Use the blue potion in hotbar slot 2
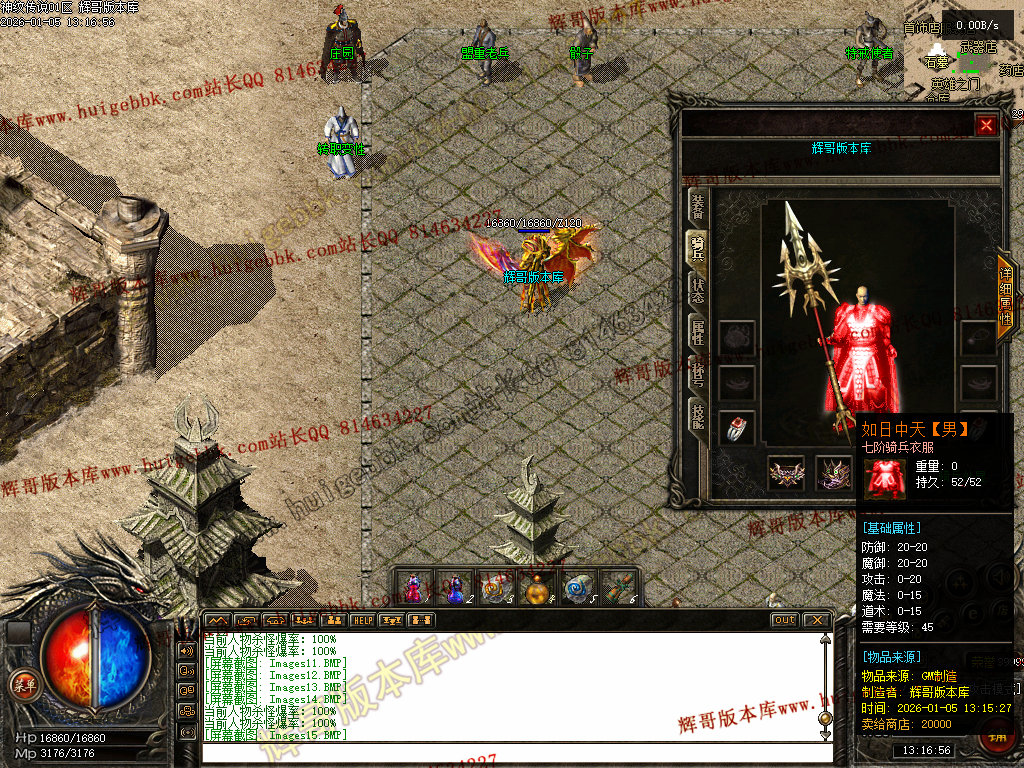 pos(454,587)
